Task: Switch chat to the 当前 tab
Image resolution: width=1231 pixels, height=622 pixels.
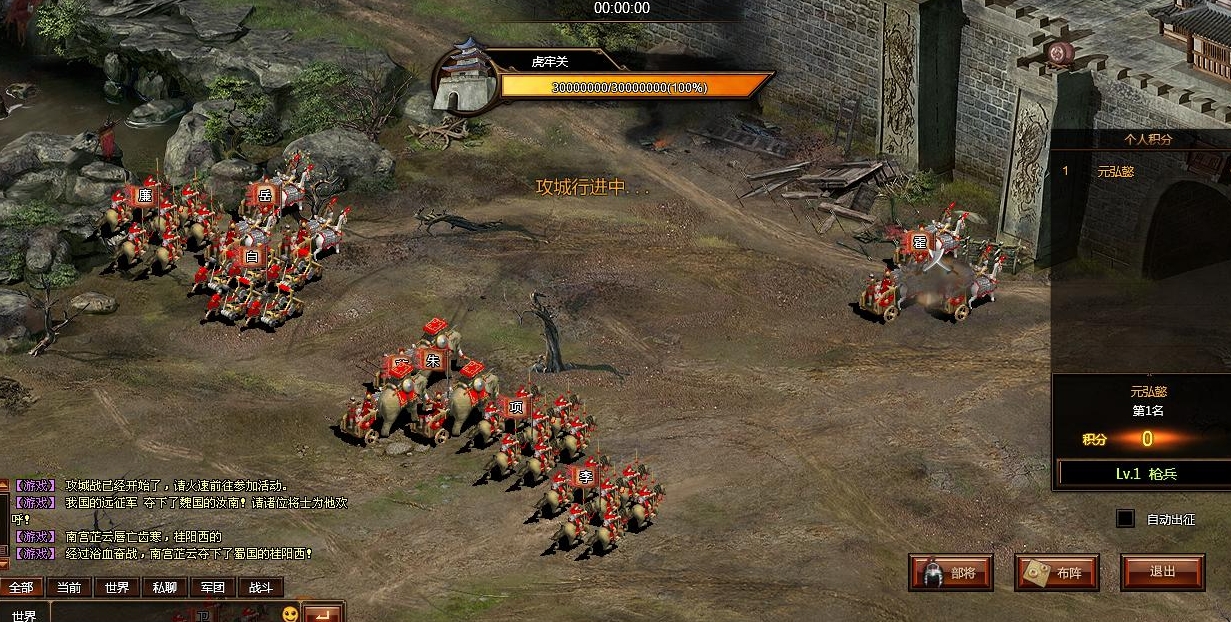Action: [x=69, y=587]
